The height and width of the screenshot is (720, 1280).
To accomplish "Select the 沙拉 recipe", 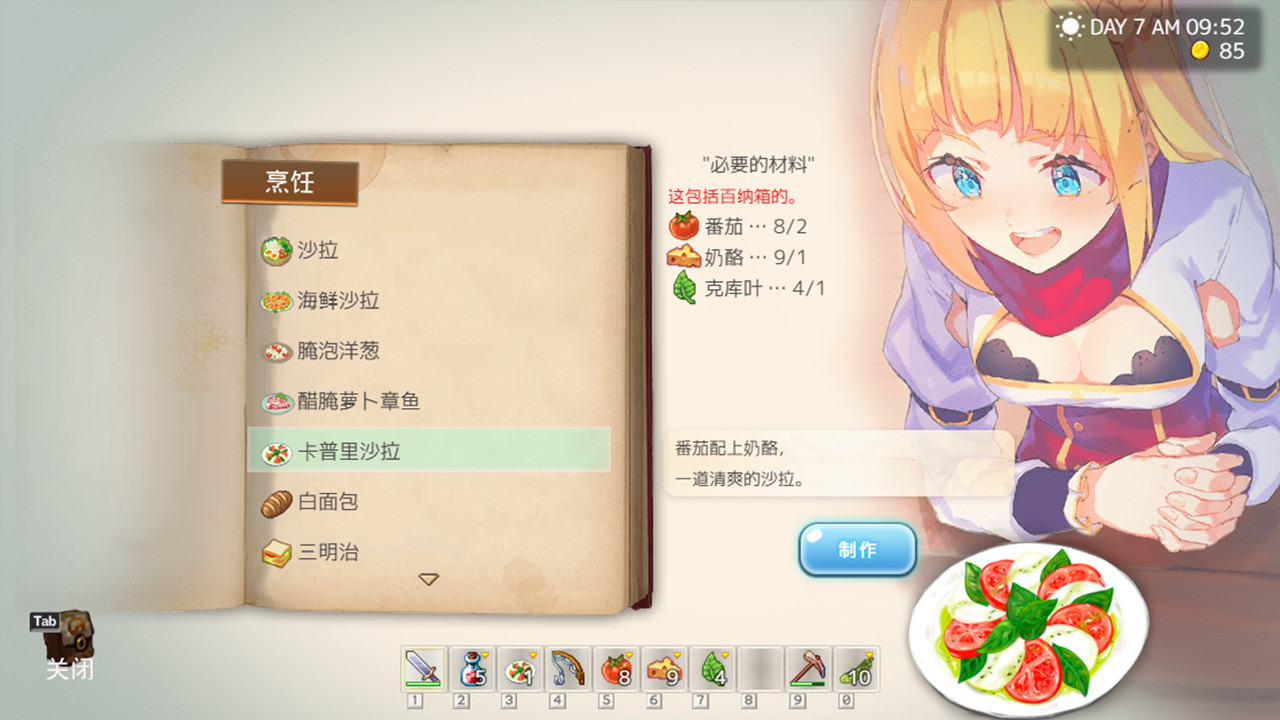I will click(x=315, y=251).
